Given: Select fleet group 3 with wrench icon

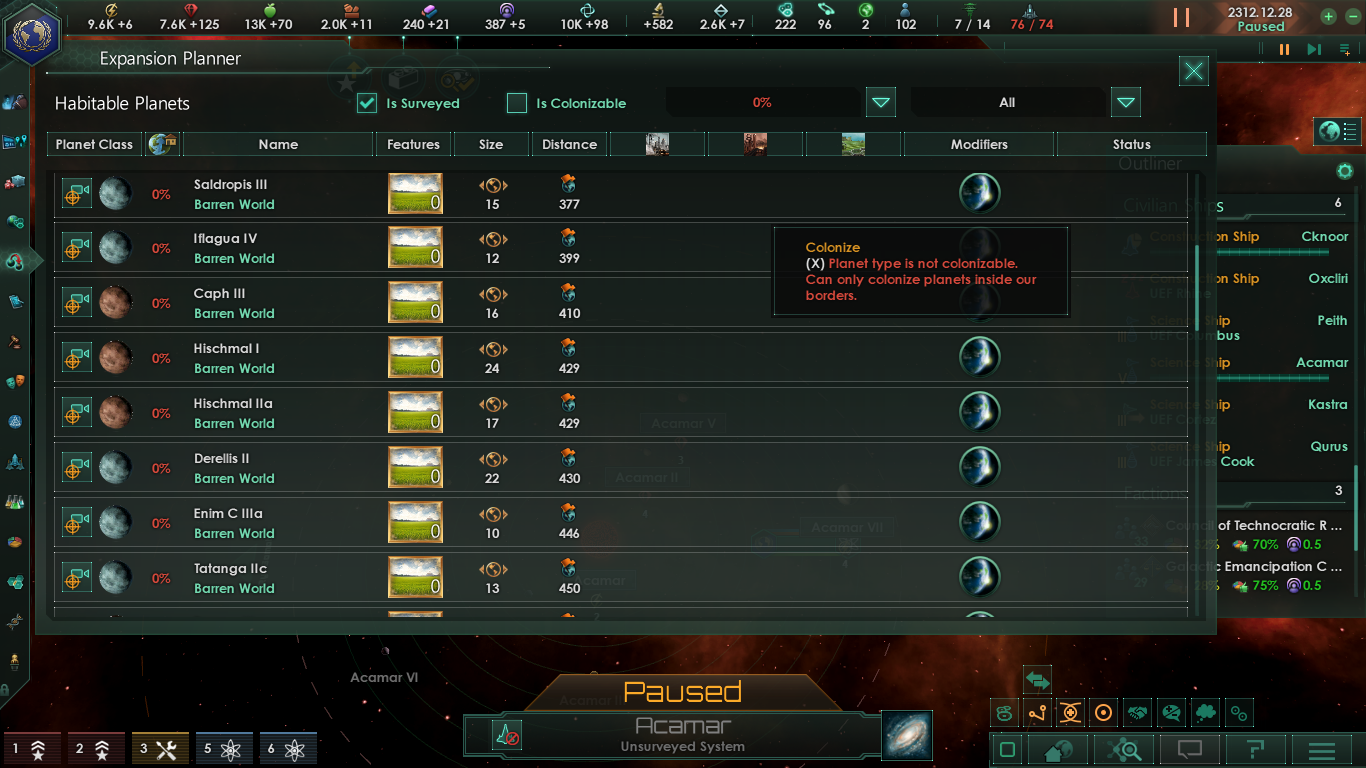Looking at the screenshot, I should pos(160,748).
